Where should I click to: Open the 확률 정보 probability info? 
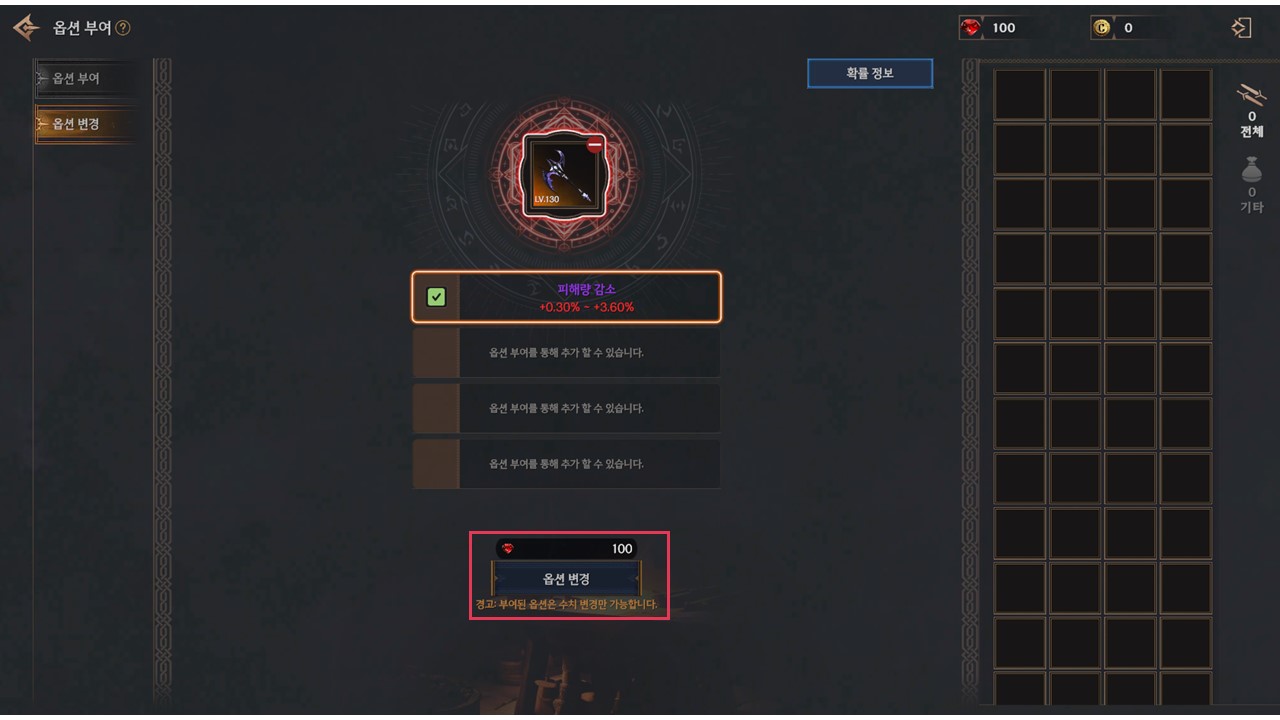870,73
